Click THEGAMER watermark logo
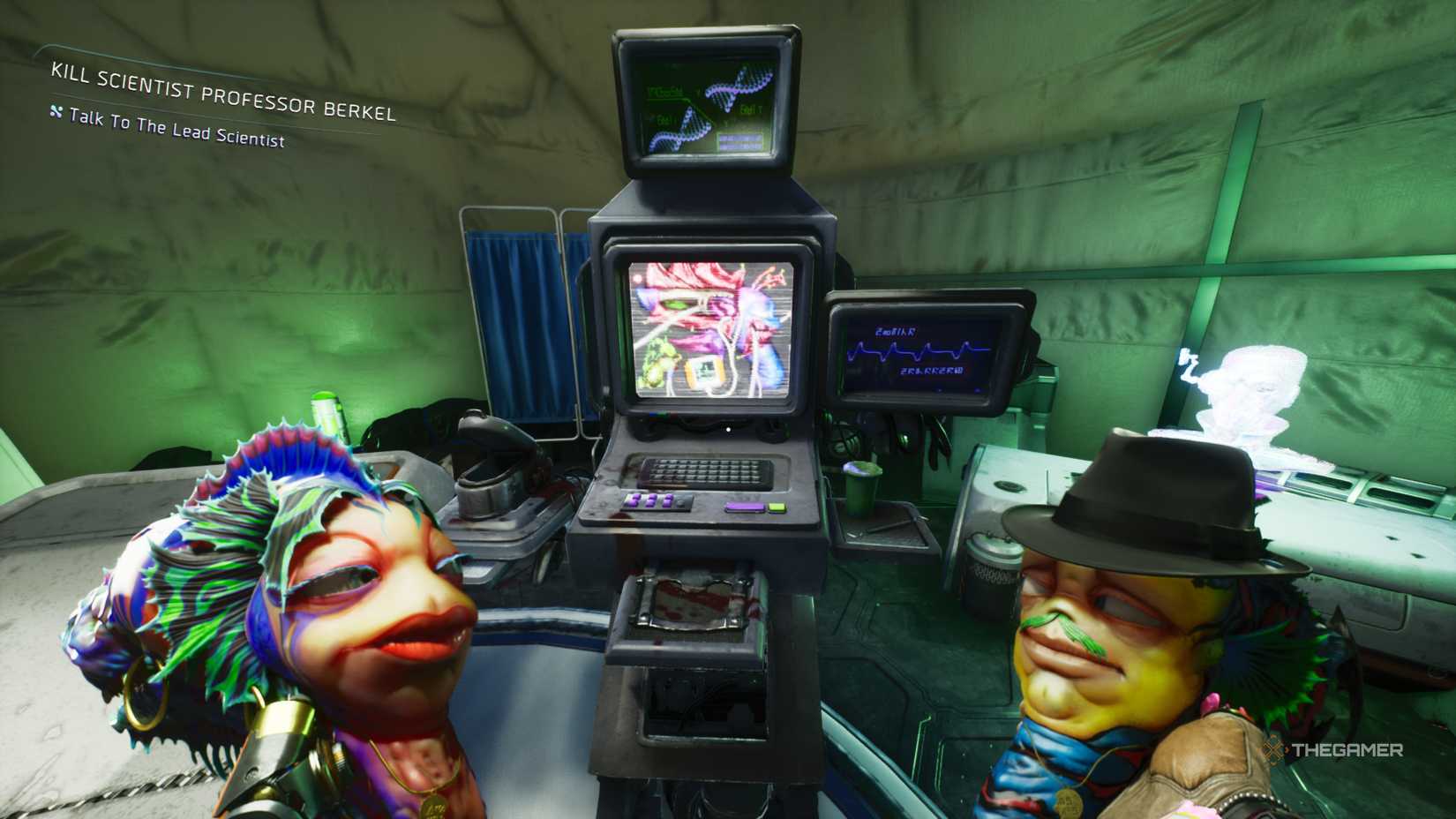The image size is (1456, 819). (1332, 751)
